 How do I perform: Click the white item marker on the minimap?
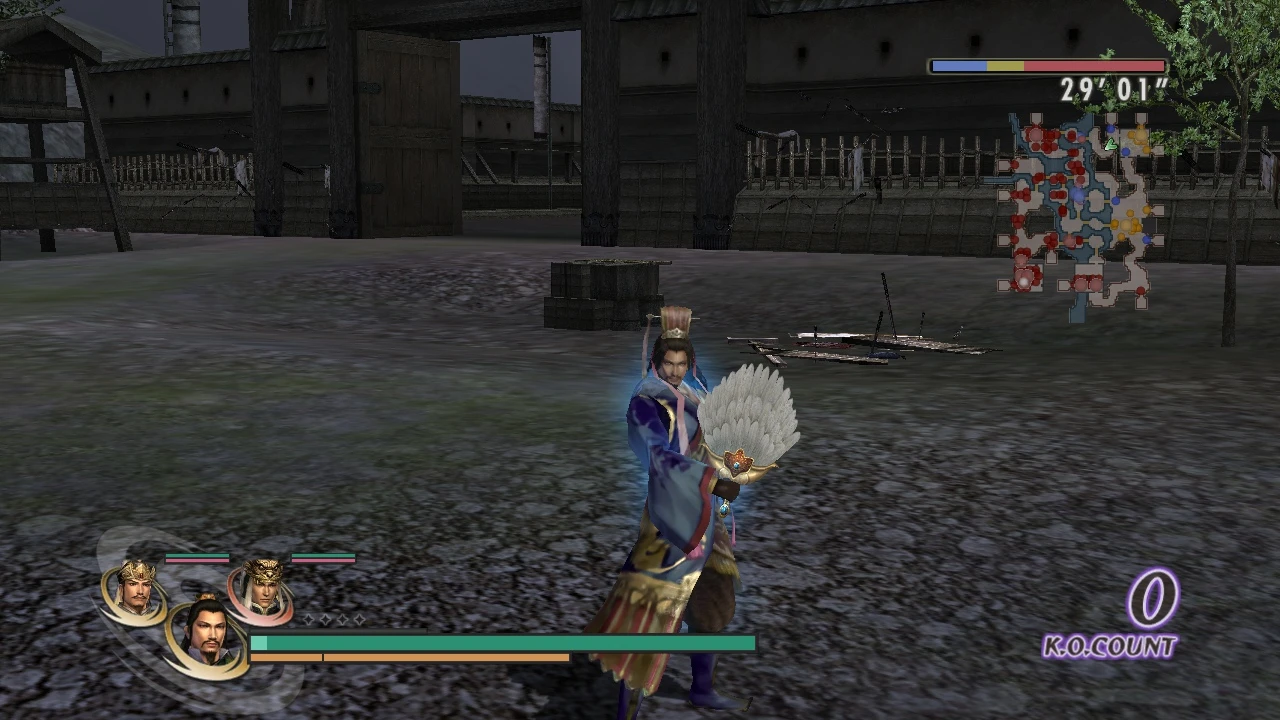pyautogui.click(x=1024, y=281)
